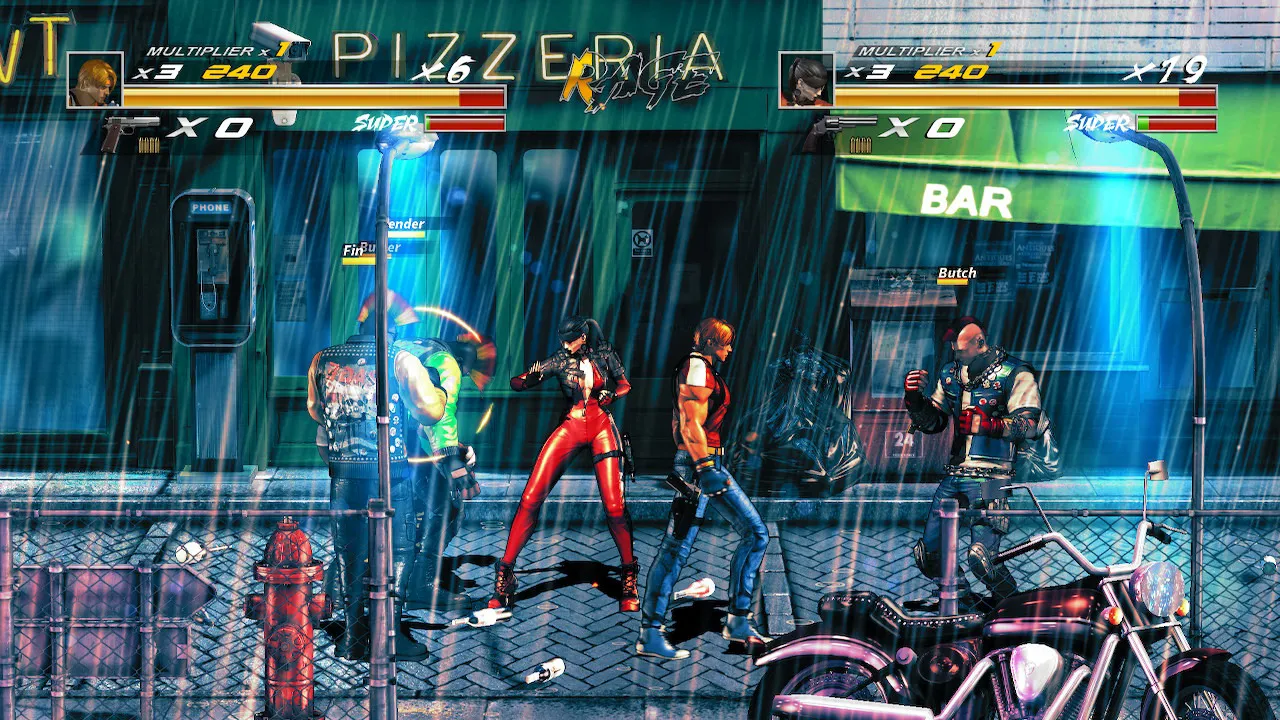The height and width of the screenshot is (720, 1280).
Task: Click player one's pistol weapon icon
Action: [130, 130]
